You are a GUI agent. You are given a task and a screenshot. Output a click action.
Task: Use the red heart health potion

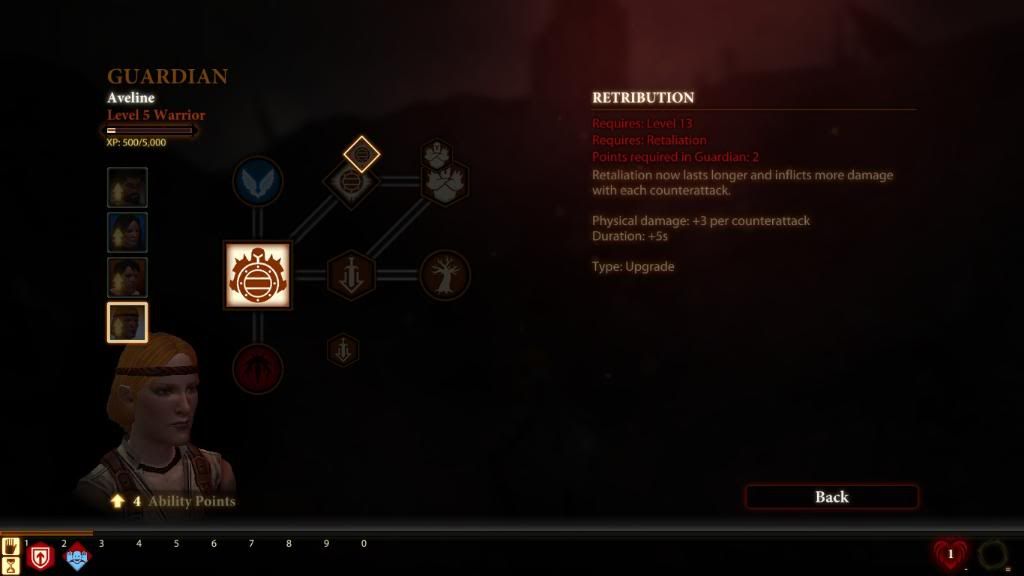pyautogui.click(x=949, y=554)
